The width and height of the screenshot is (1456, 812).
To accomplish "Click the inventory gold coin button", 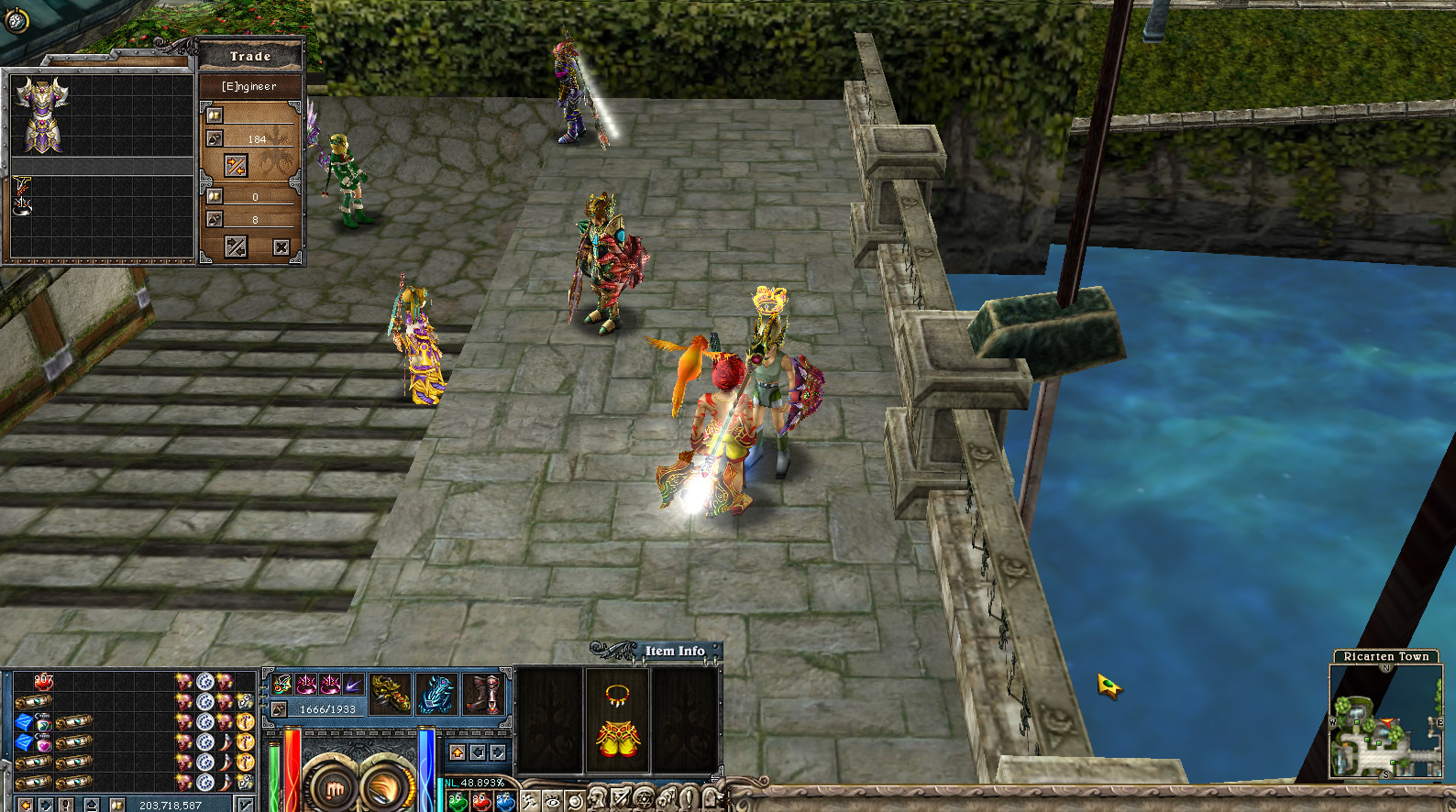I will tap(116, 805).
